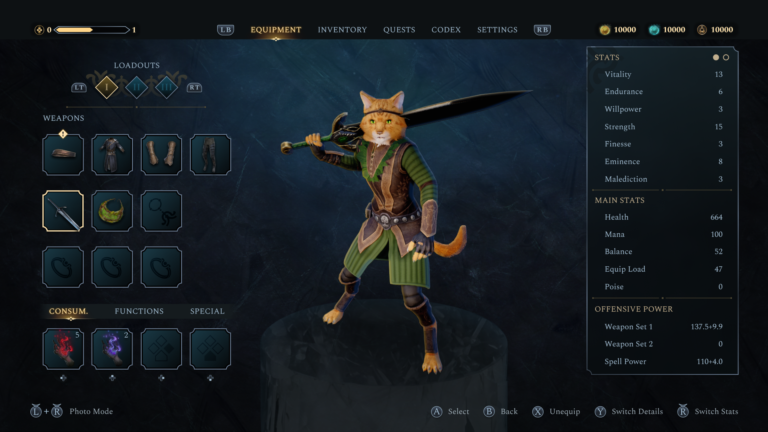Select the chest armor slot
Image resolution: width=768 pixels, height=432 pixels.
pos(112,155)
